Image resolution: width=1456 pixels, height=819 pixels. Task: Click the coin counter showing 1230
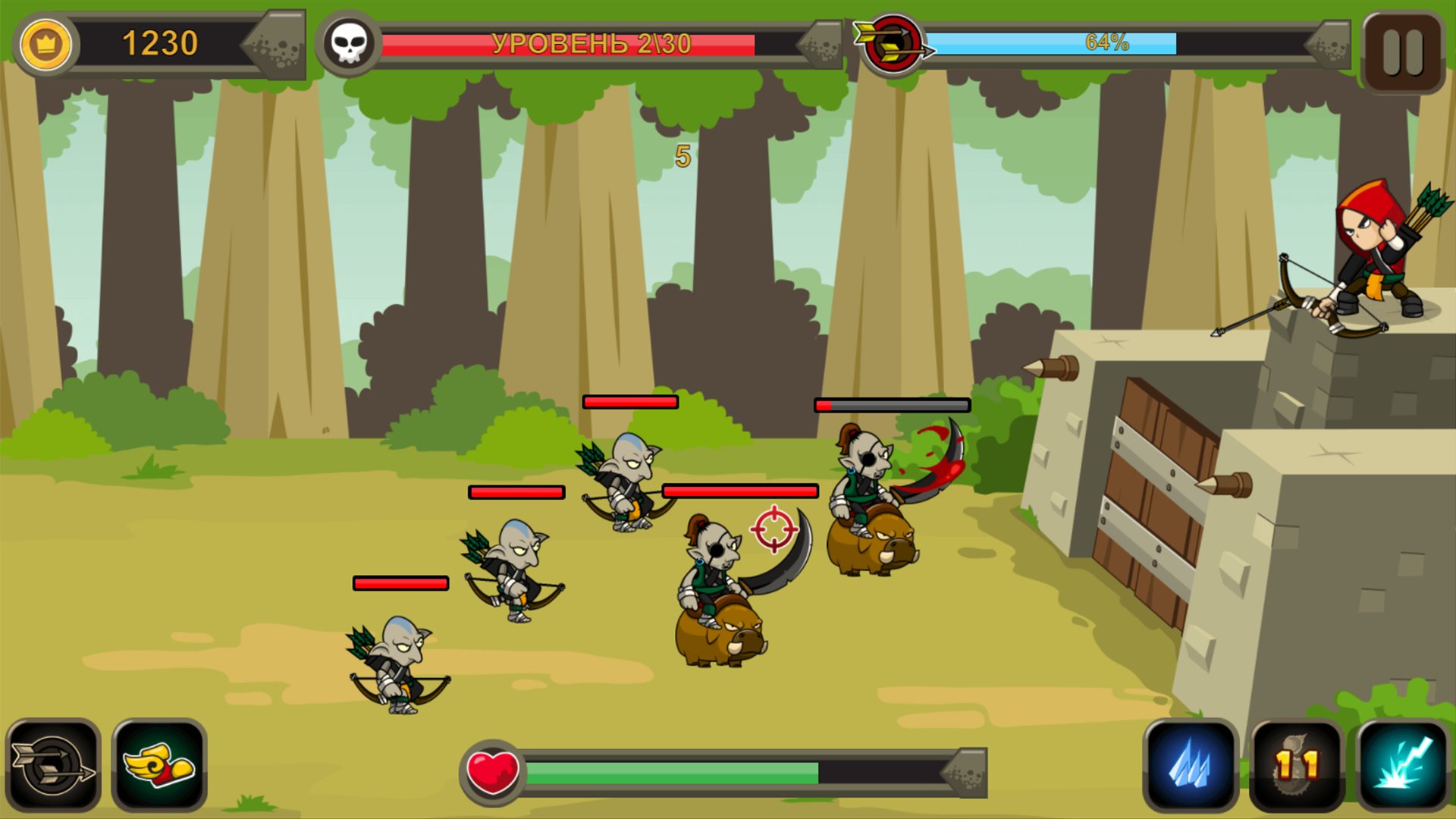point(161,44)
